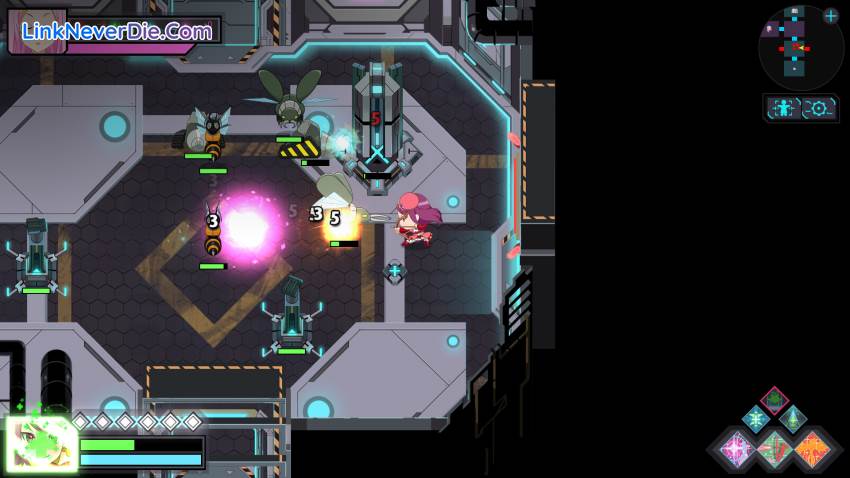This screenshot has height=478, width=850.
Task: Activate the orange flame skill diamond
Action: (812, 448)
